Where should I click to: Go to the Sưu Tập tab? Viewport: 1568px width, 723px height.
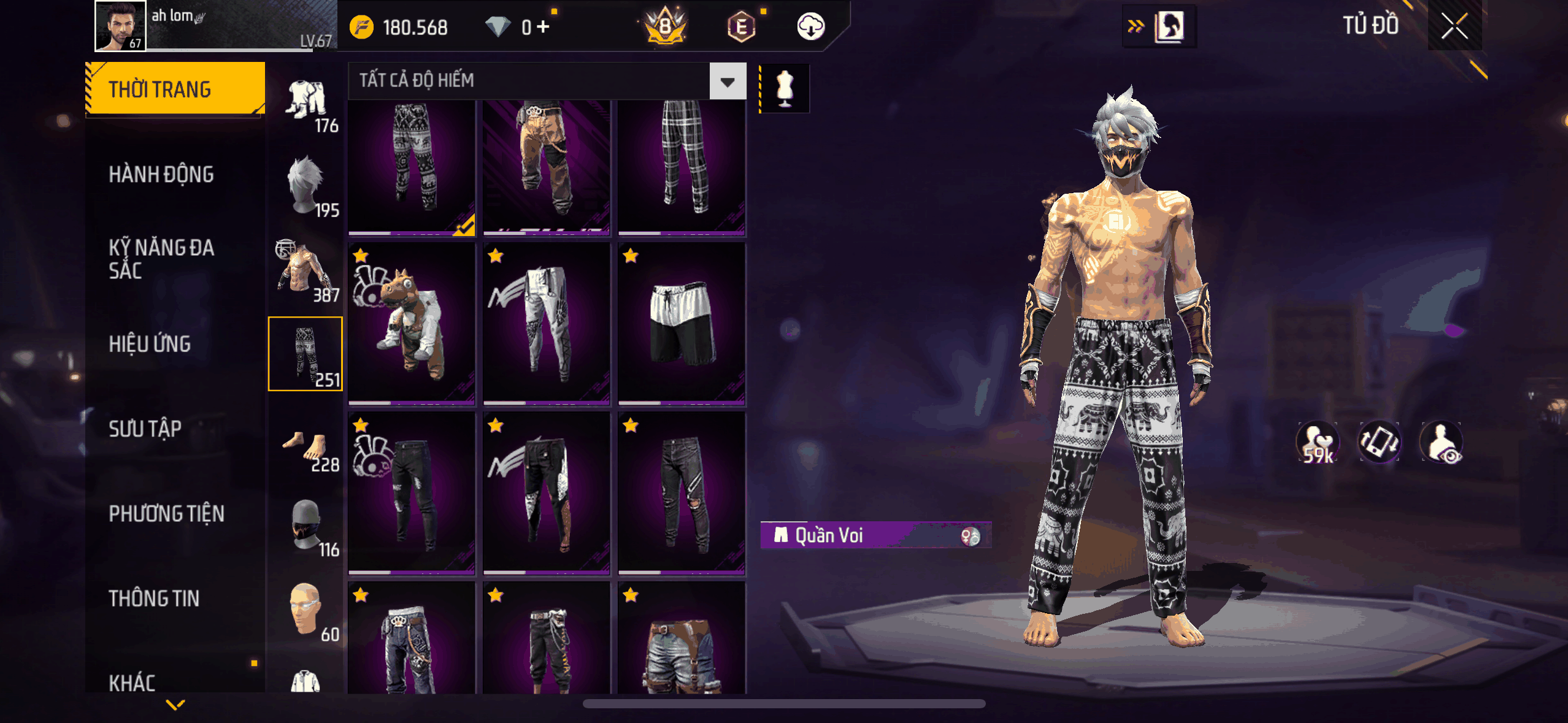tap(145, 429)
